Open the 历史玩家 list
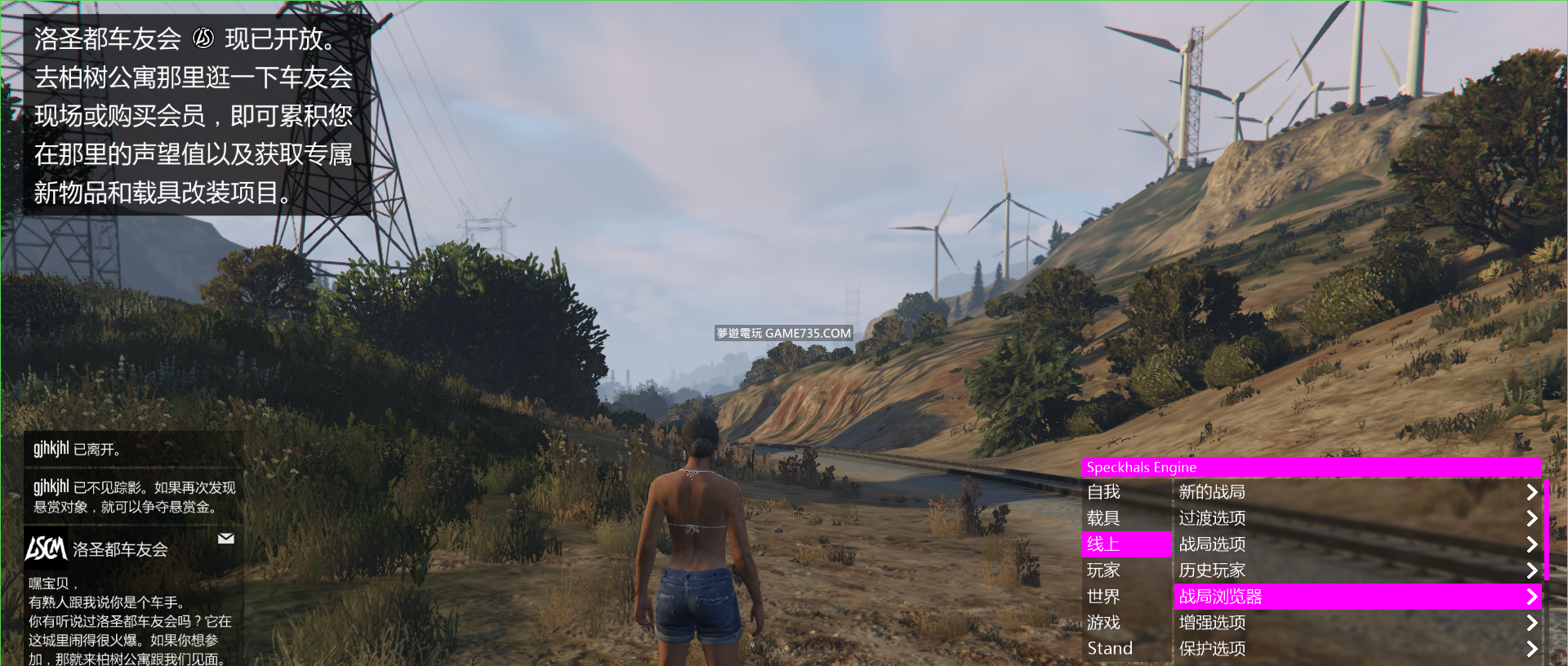Screen dimensions: 1568x666 click(1356, 571)
